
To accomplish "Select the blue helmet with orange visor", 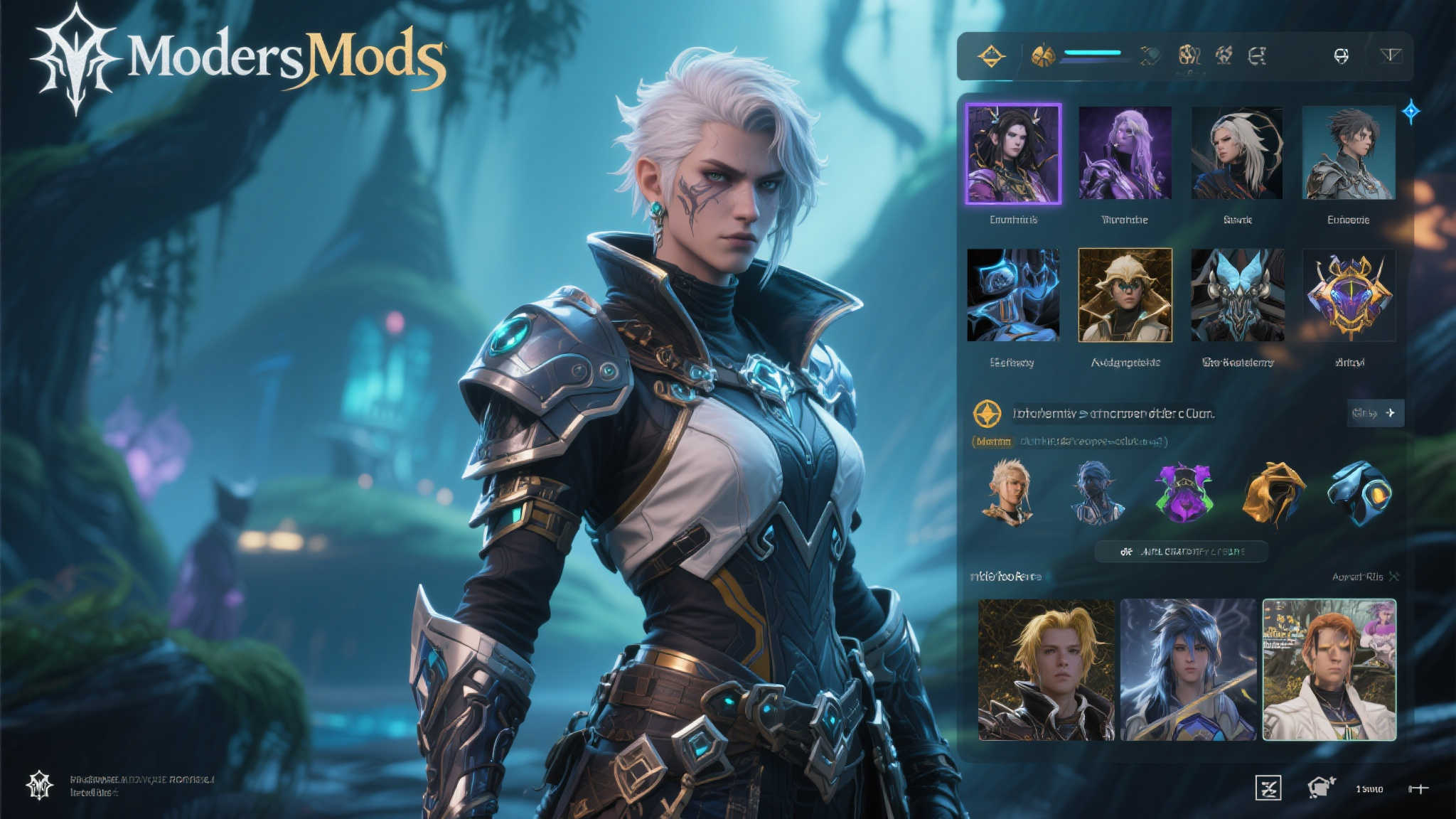I will pyautogui.click(x=1359, y=492).
